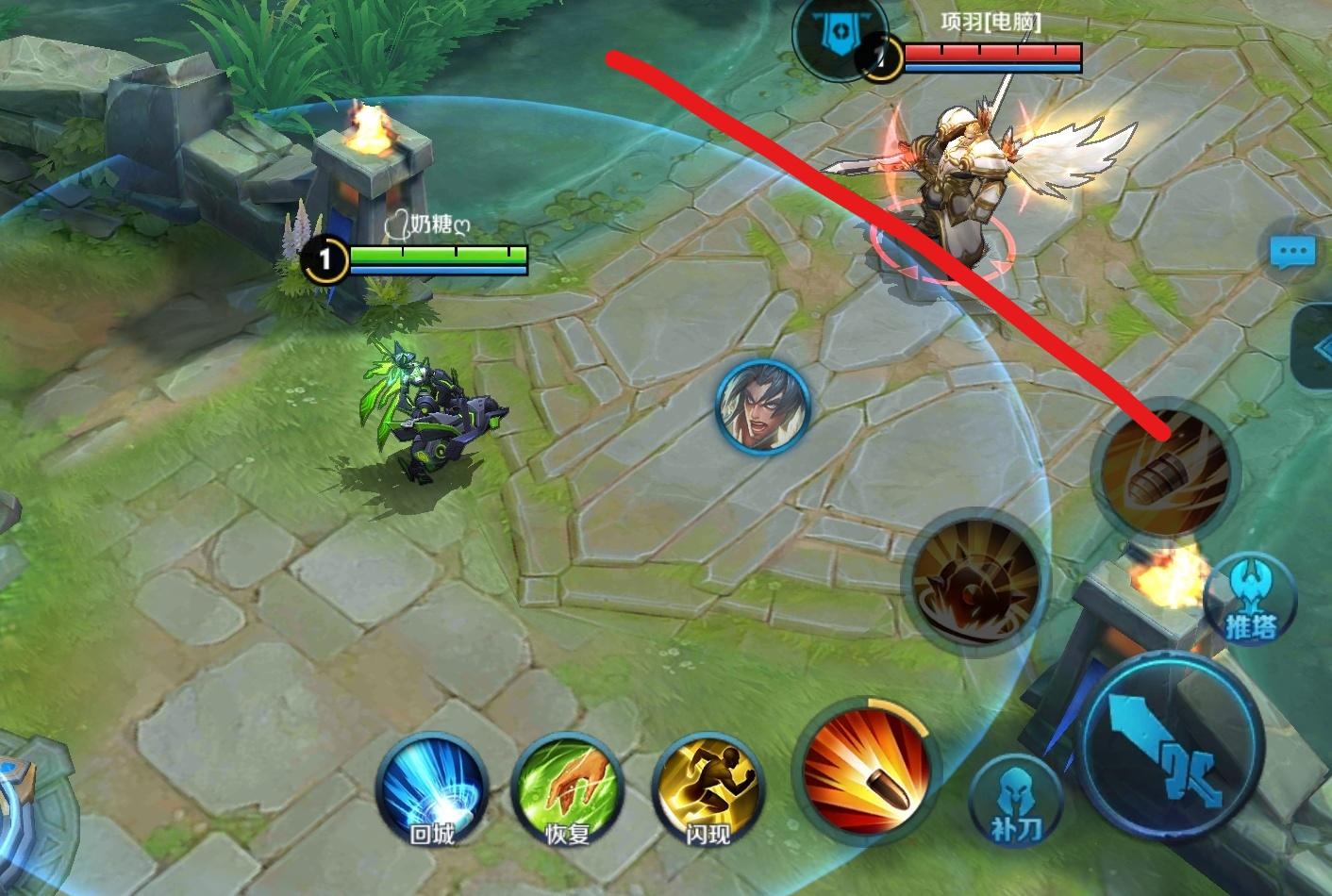The height and width of the screenshot is (896, 1332).
Task: Expand the arrow panel on right edge
Action: [x=1317, y=348]
